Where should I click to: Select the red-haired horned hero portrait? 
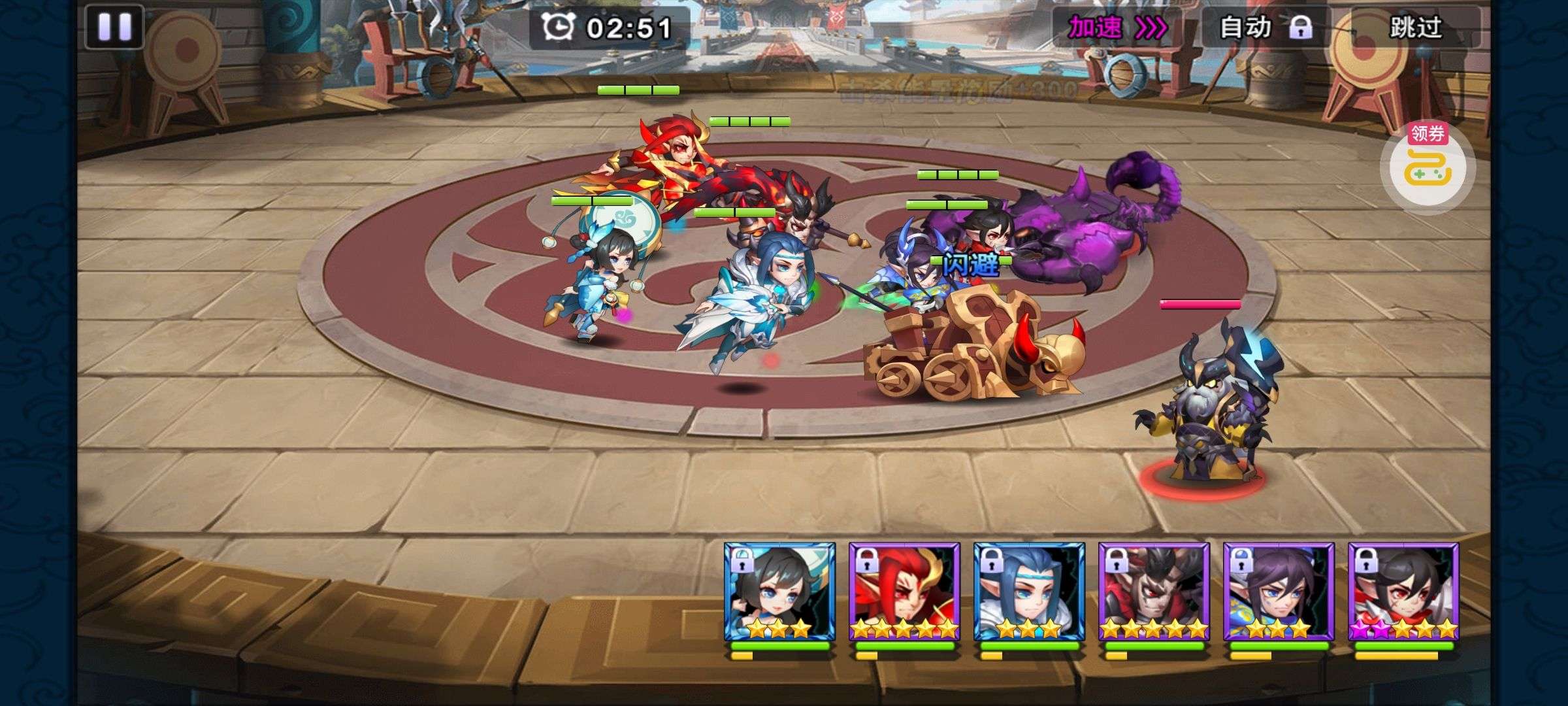(x=904, y=592)
